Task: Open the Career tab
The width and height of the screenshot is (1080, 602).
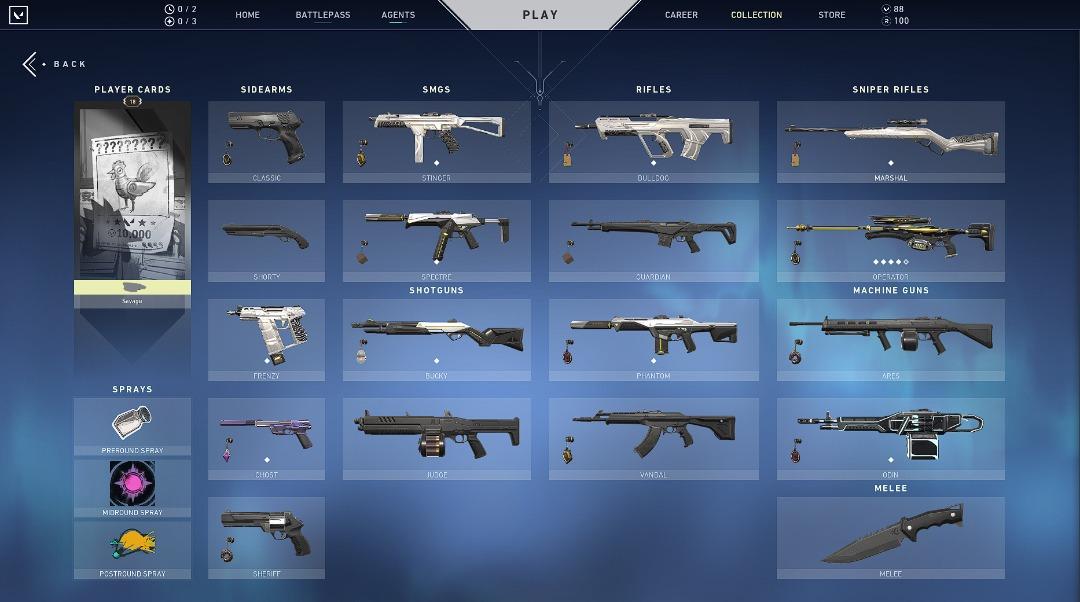Action: coord(681,15)
